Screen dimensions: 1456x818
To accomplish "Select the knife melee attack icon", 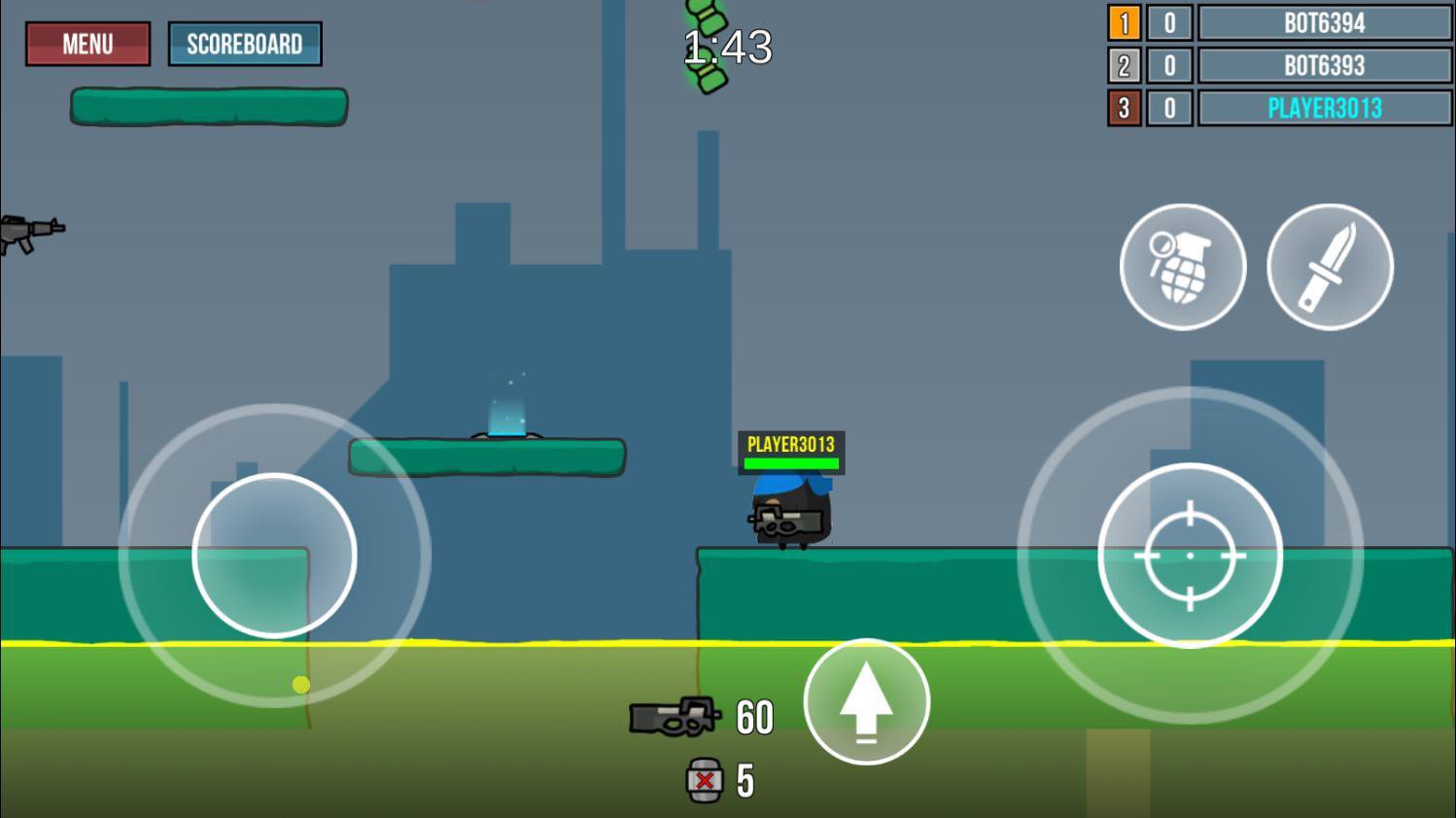I will [x=1328, y=266].
